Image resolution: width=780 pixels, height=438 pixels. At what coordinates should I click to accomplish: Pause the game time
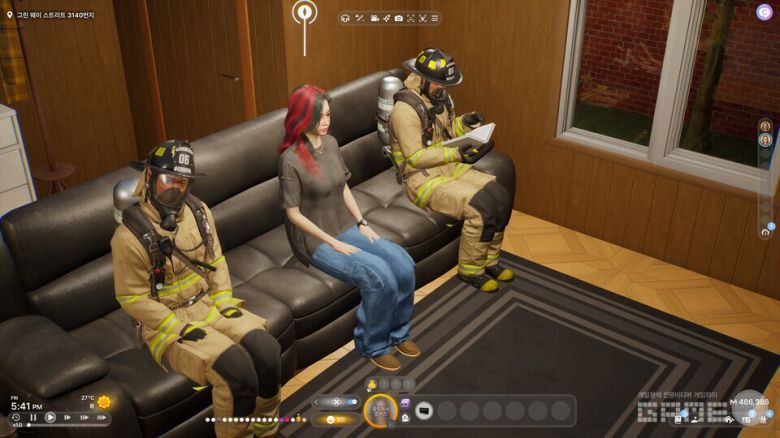33,418
